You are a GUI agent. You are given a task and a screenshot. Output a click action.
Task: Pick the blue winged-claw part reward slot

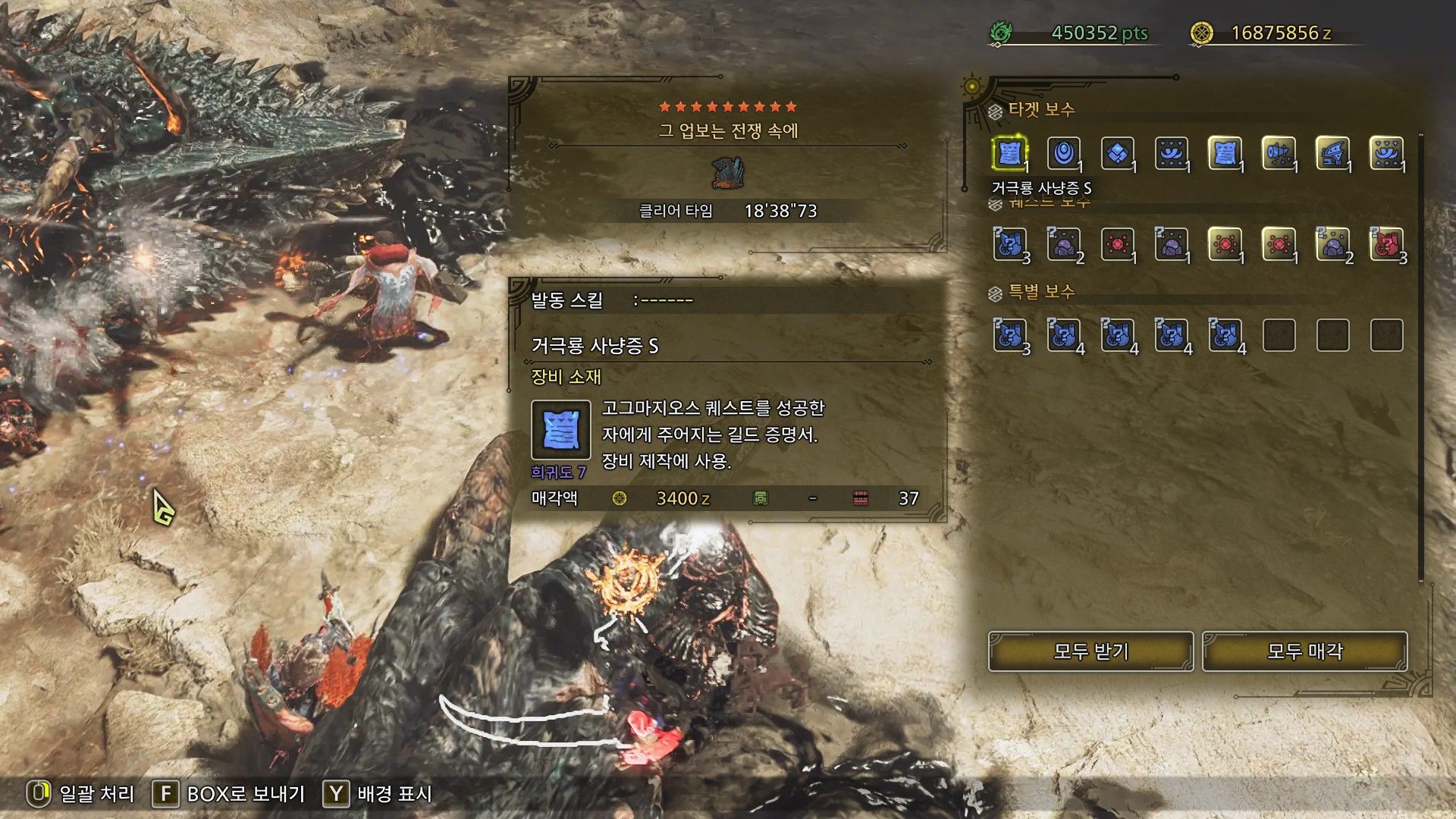[1332, 154]
